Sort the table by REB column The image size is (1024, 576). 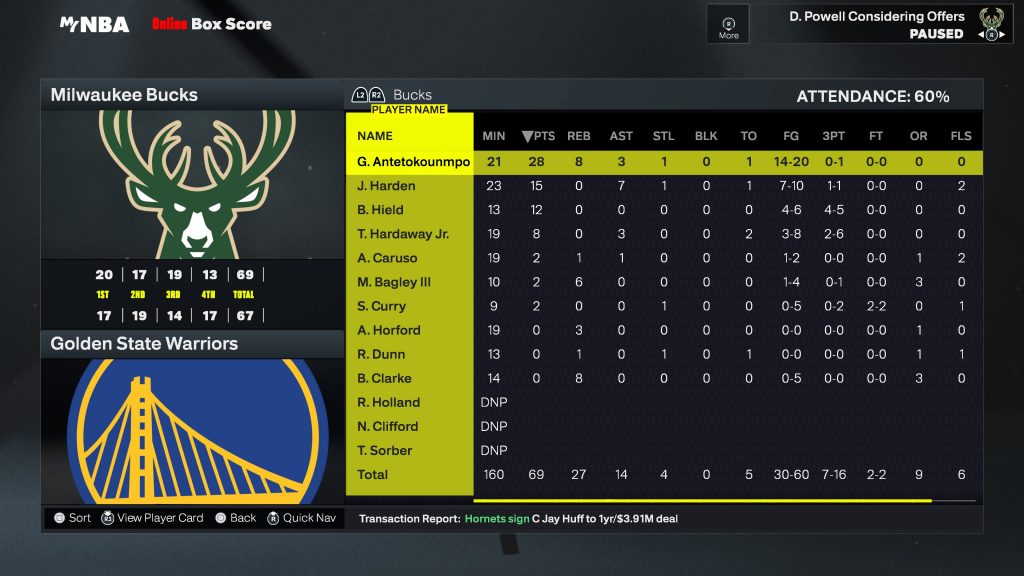(x=578, y=136)
